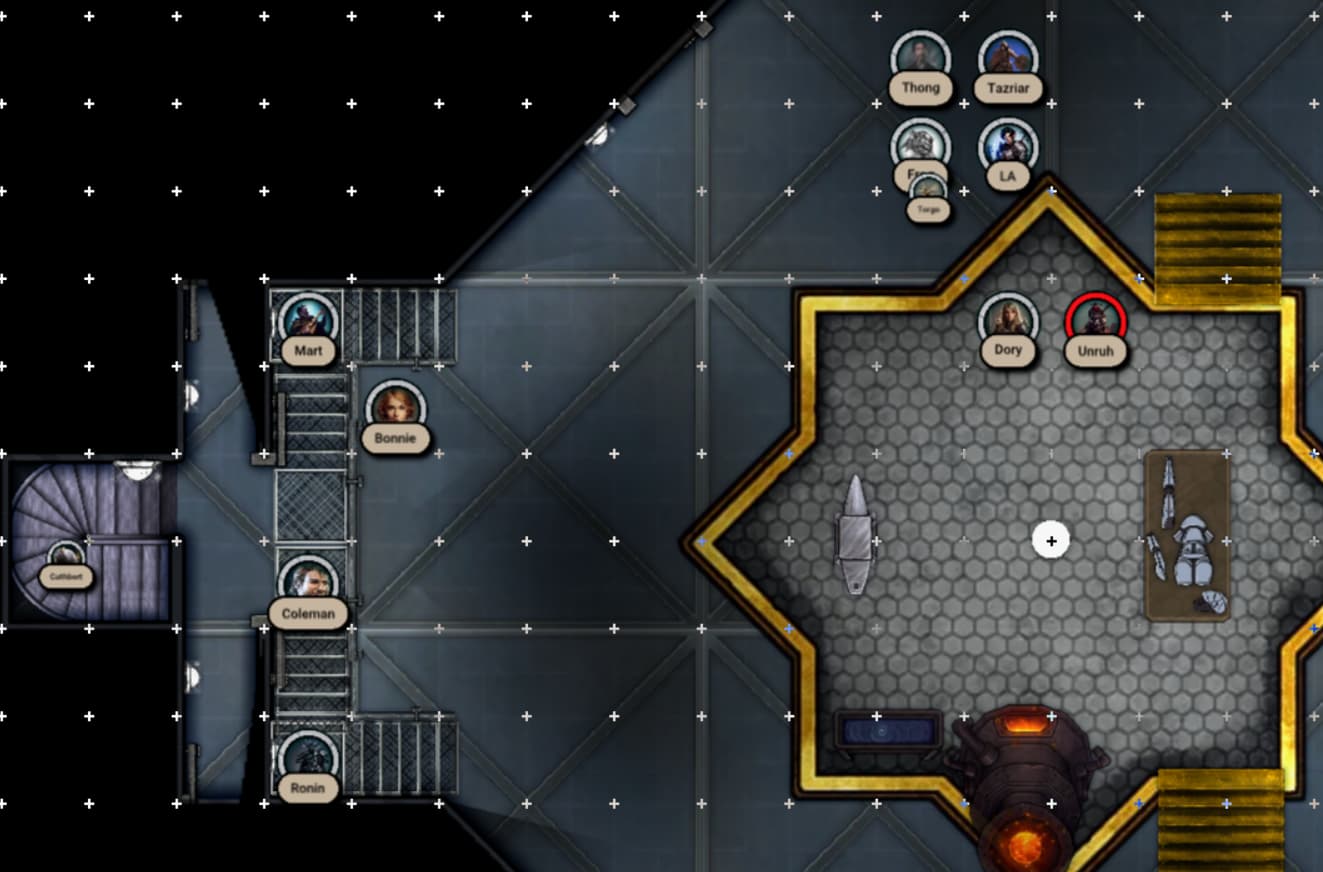Viewport: 1323px width, 872px height.
Task: Choose the Tazriar token
Action: [x=1008, y=60]
